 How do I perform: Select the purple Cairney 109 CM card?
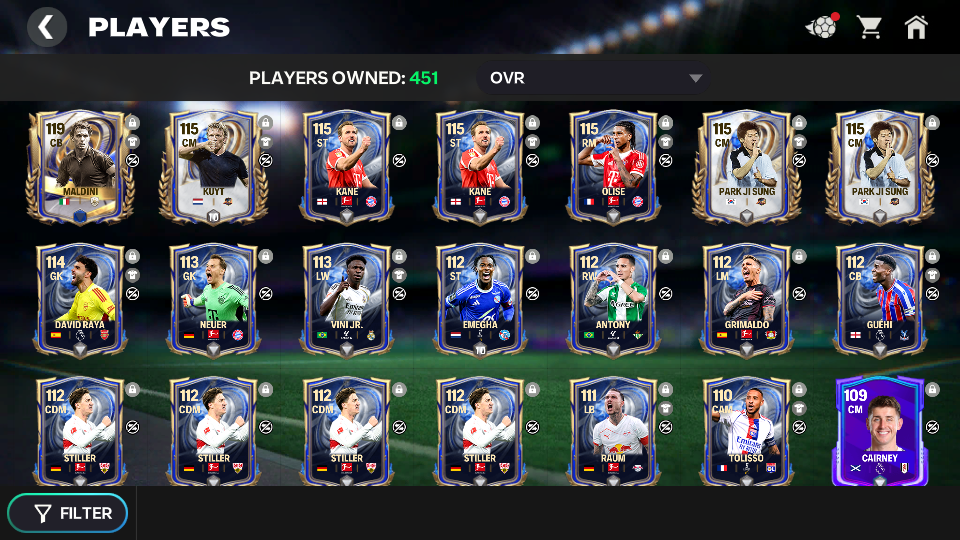point(878,431)
